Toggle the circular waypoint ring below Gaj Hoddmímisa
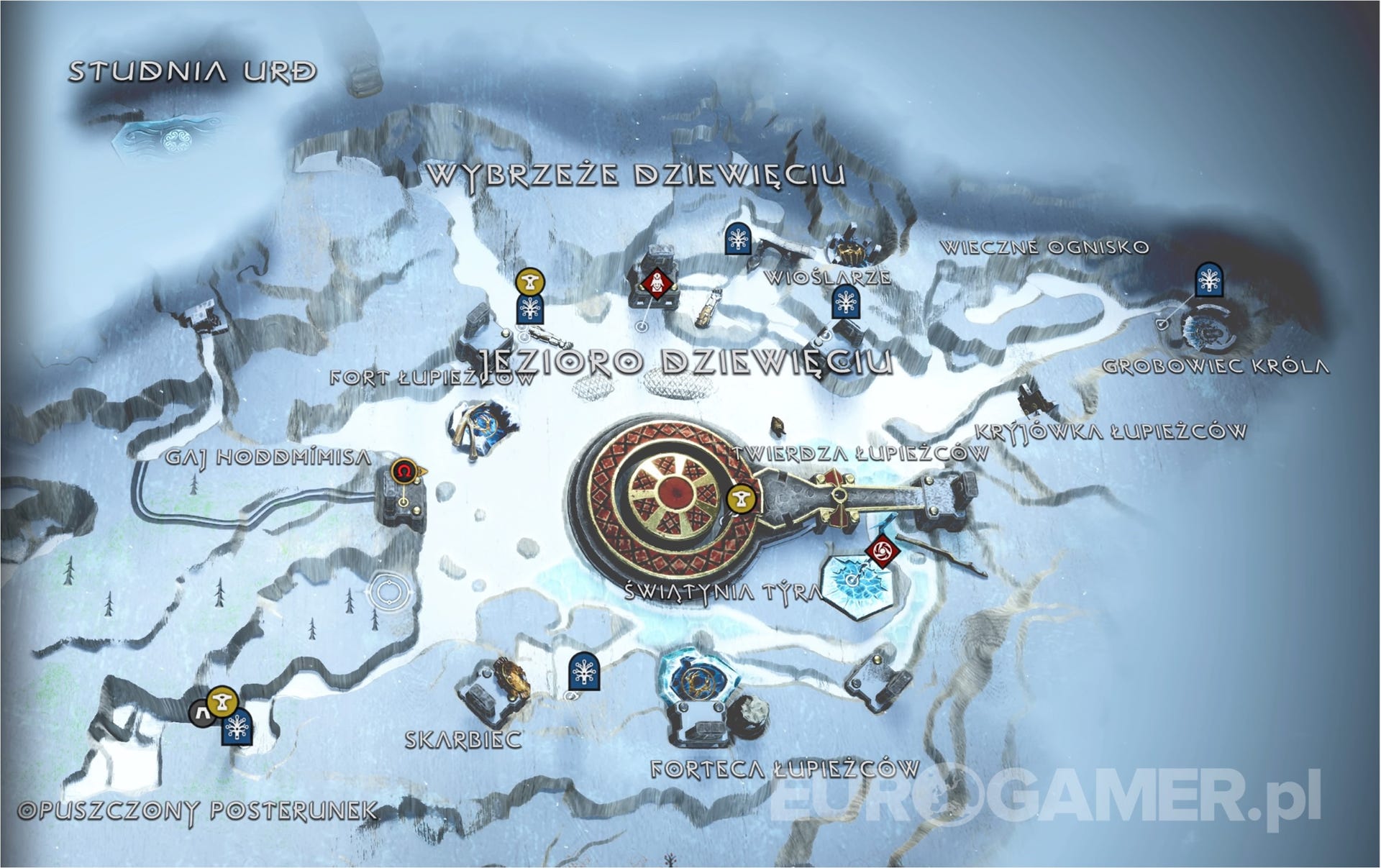Screen dimensions: 1381x868 (388, 591)
